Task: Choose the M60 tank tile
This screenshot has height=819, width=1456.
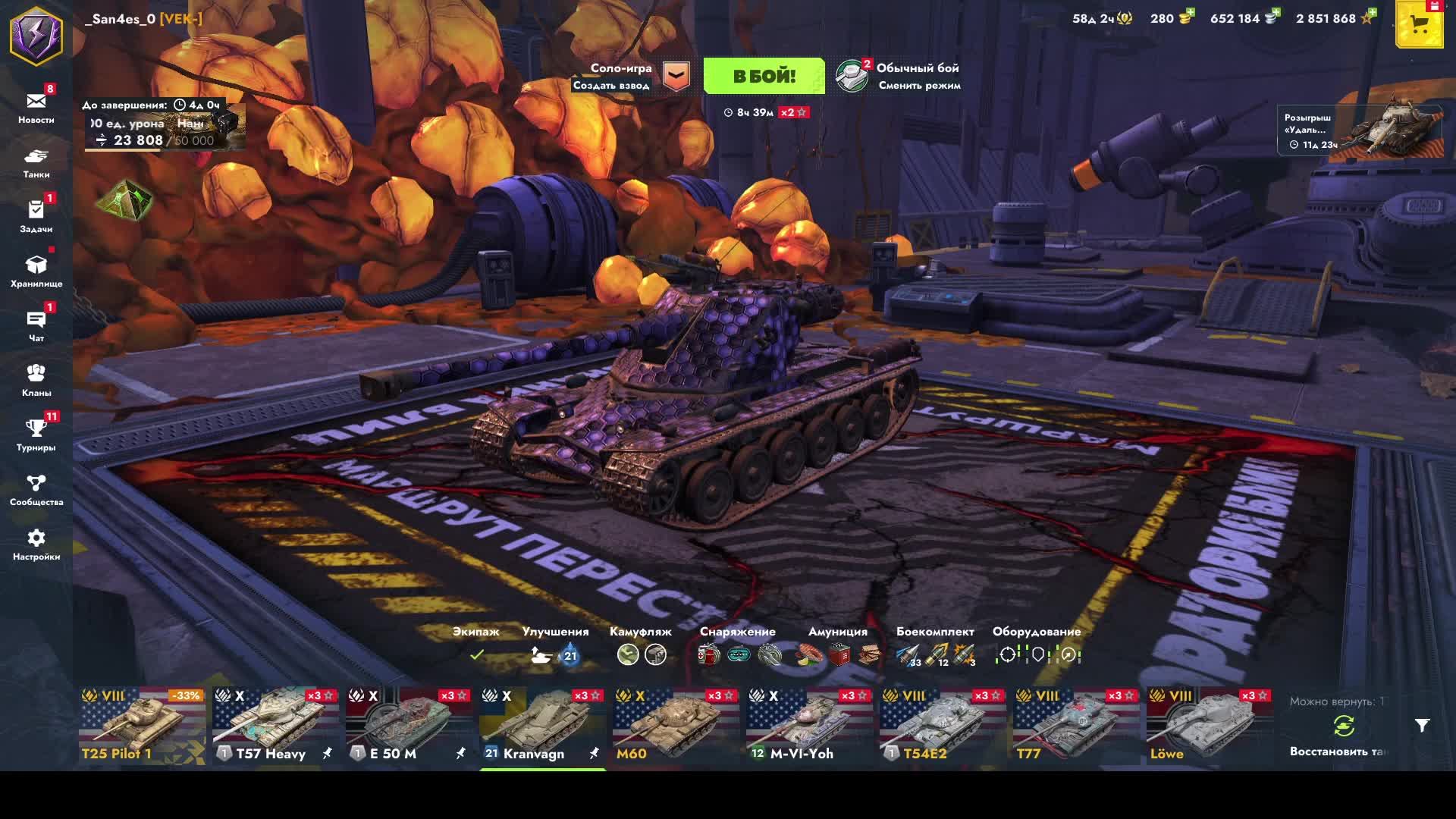Action: click(675, 726)
